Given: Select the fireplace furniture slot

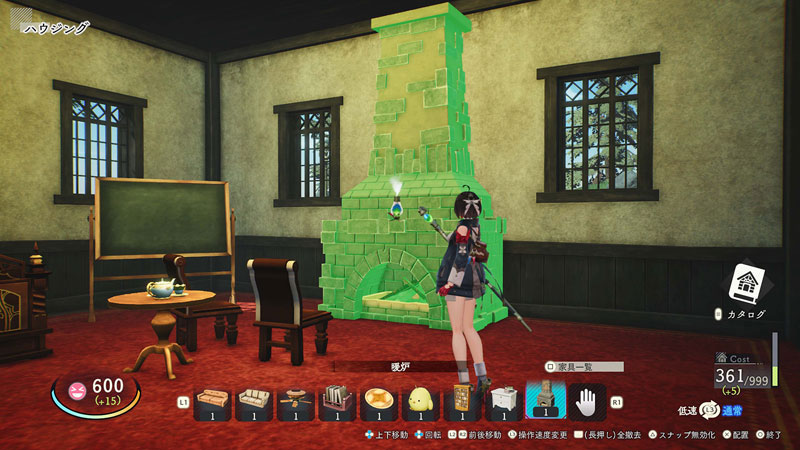Looking at the screenshot, I should coord(545,400).
